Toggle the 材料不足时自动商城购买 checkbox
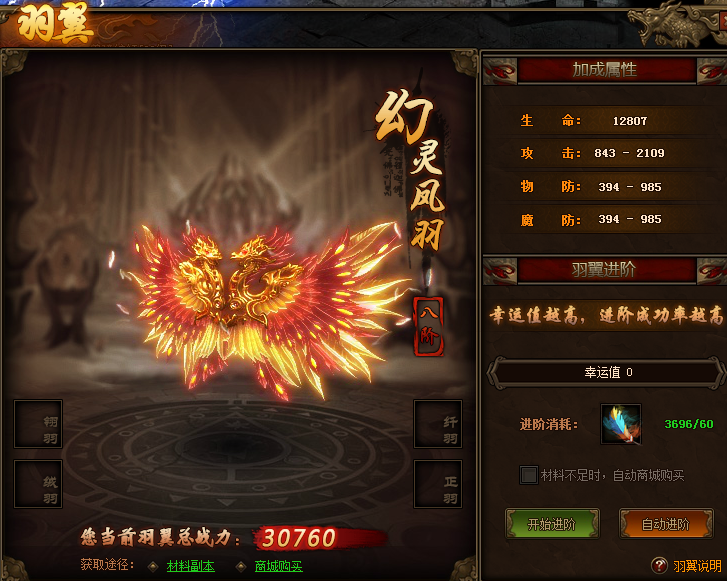The image size is (727, 581). coord(529,475)
